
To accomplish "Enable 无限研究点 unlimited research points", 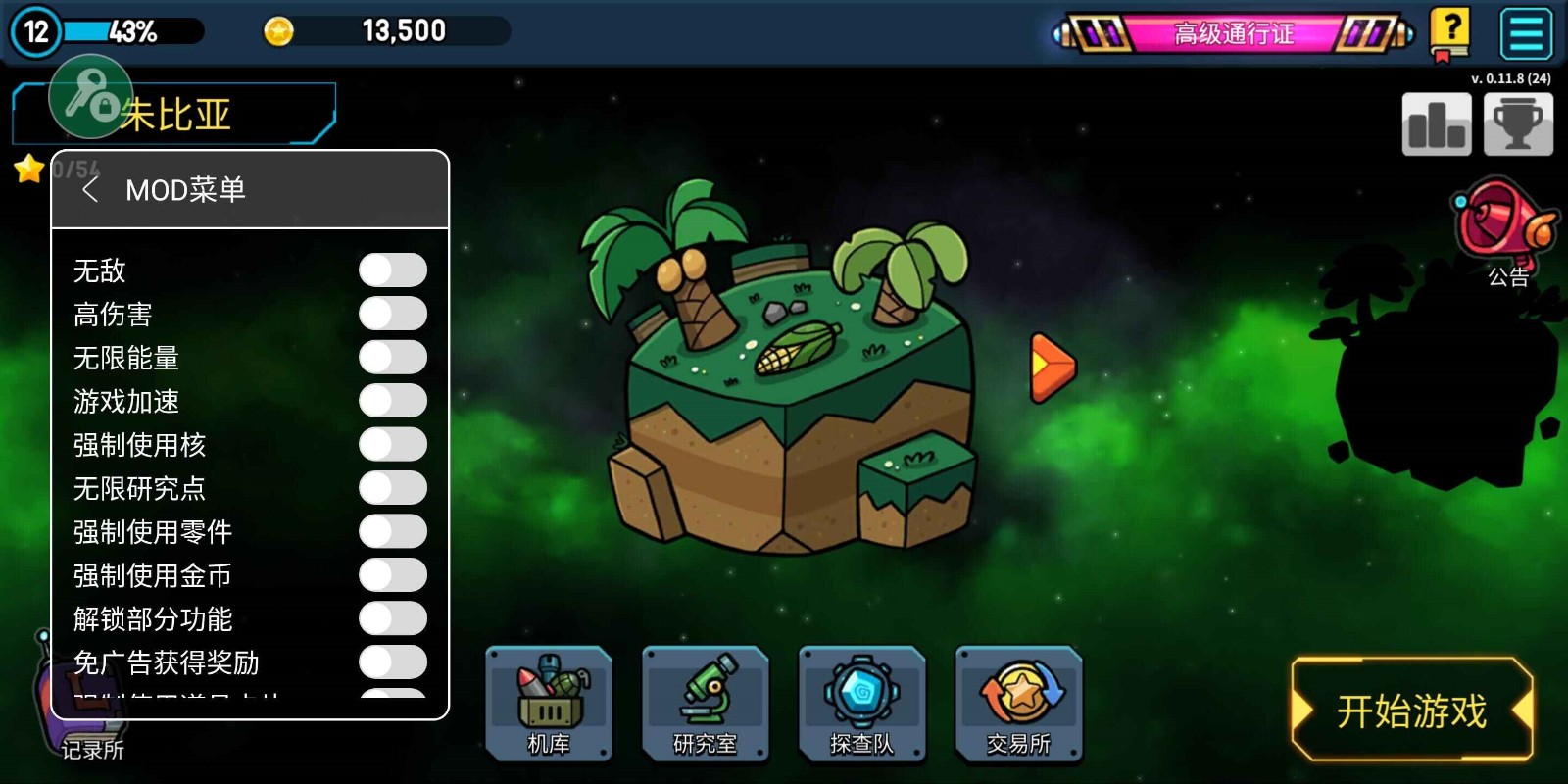I will 392,488.
